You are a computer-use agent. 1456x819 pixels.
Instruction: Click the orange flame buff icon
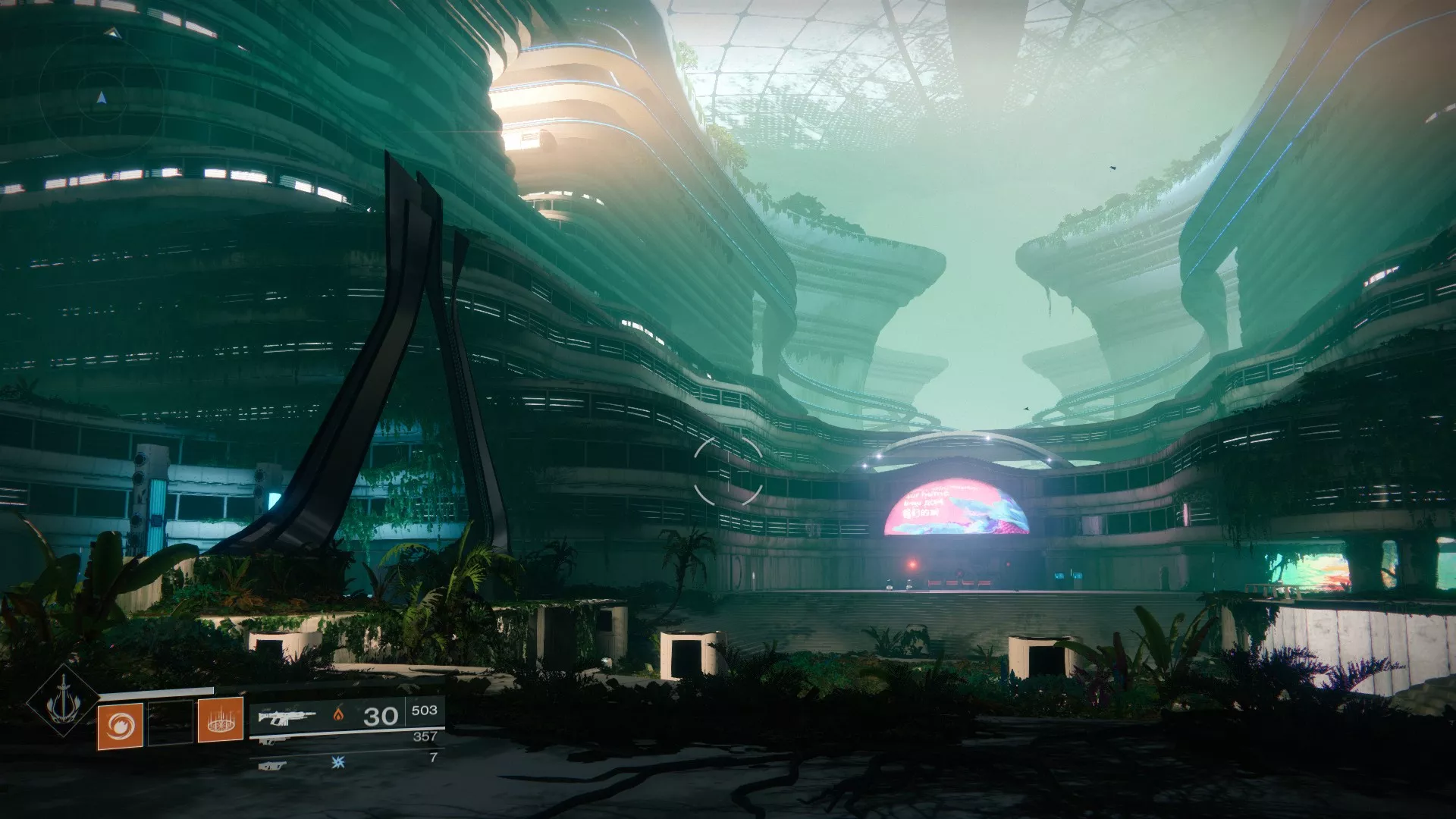(x=339, y=714)
